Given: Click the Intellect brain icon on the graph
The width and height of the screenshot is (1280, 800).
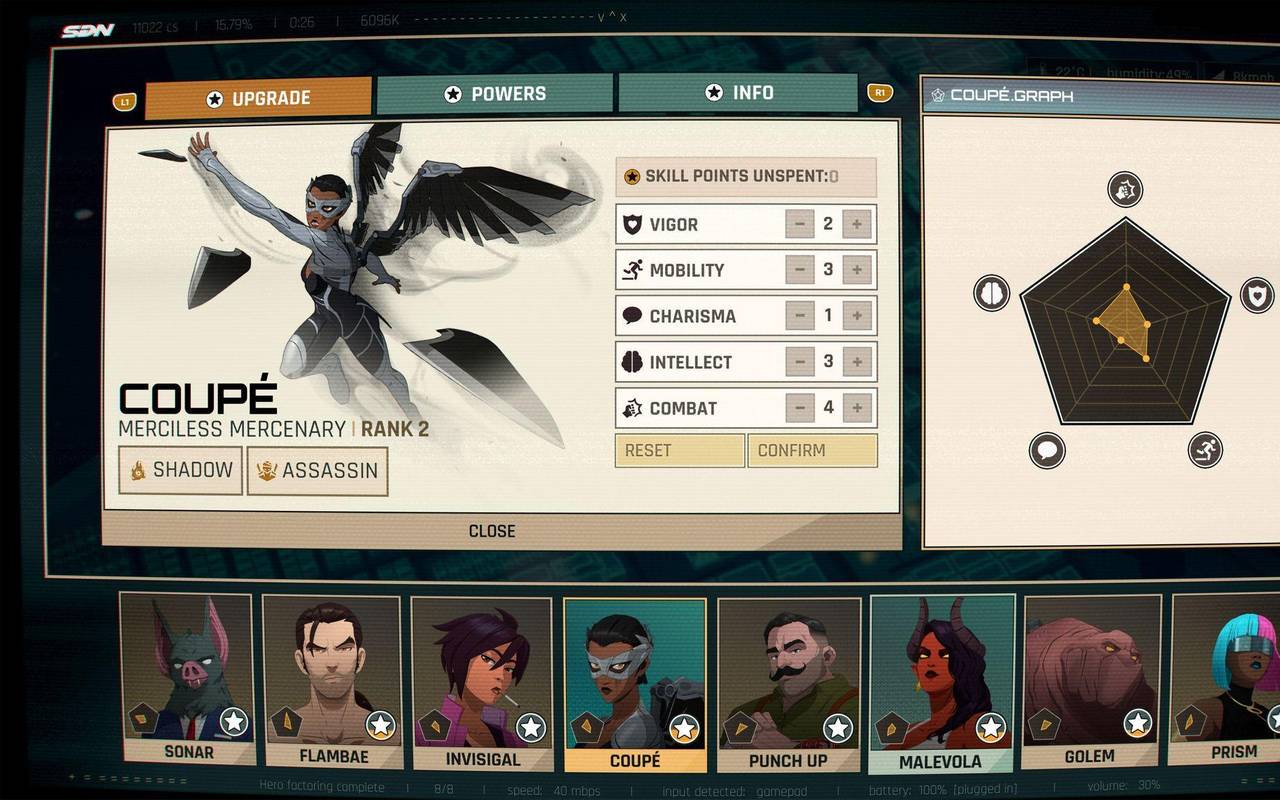Looking at the screenshot, I should tap(991, 293).
